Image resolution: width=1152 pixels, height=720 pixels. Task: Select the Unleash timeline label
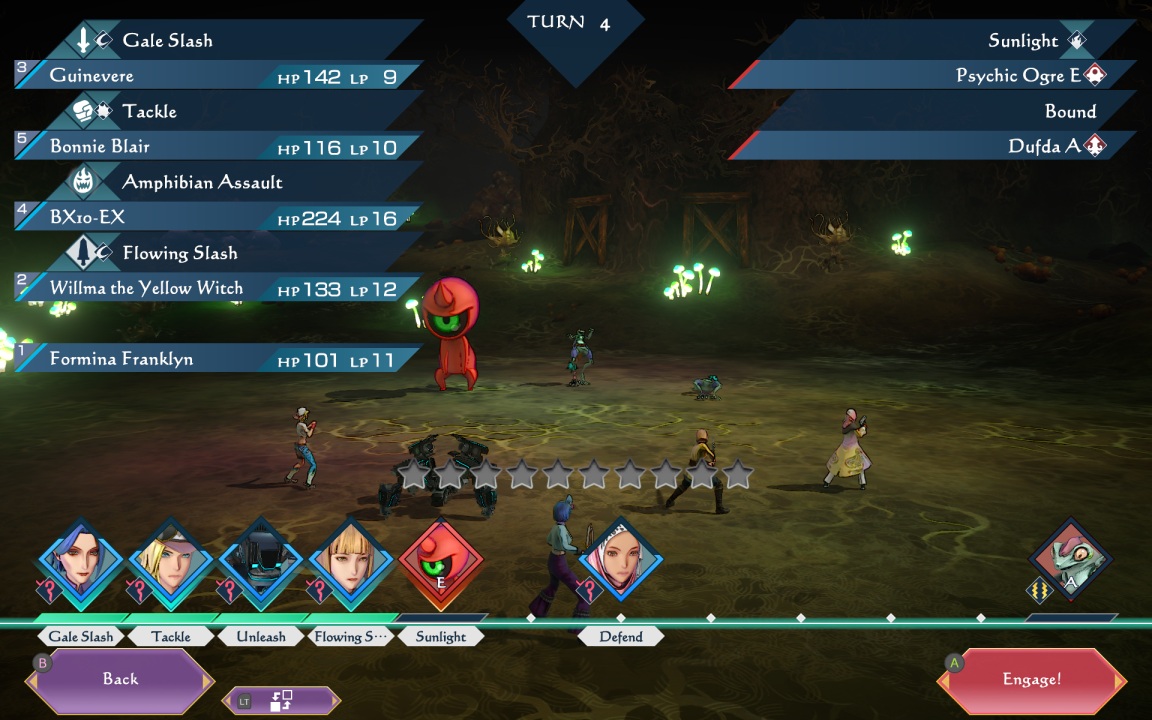(261, 637)
